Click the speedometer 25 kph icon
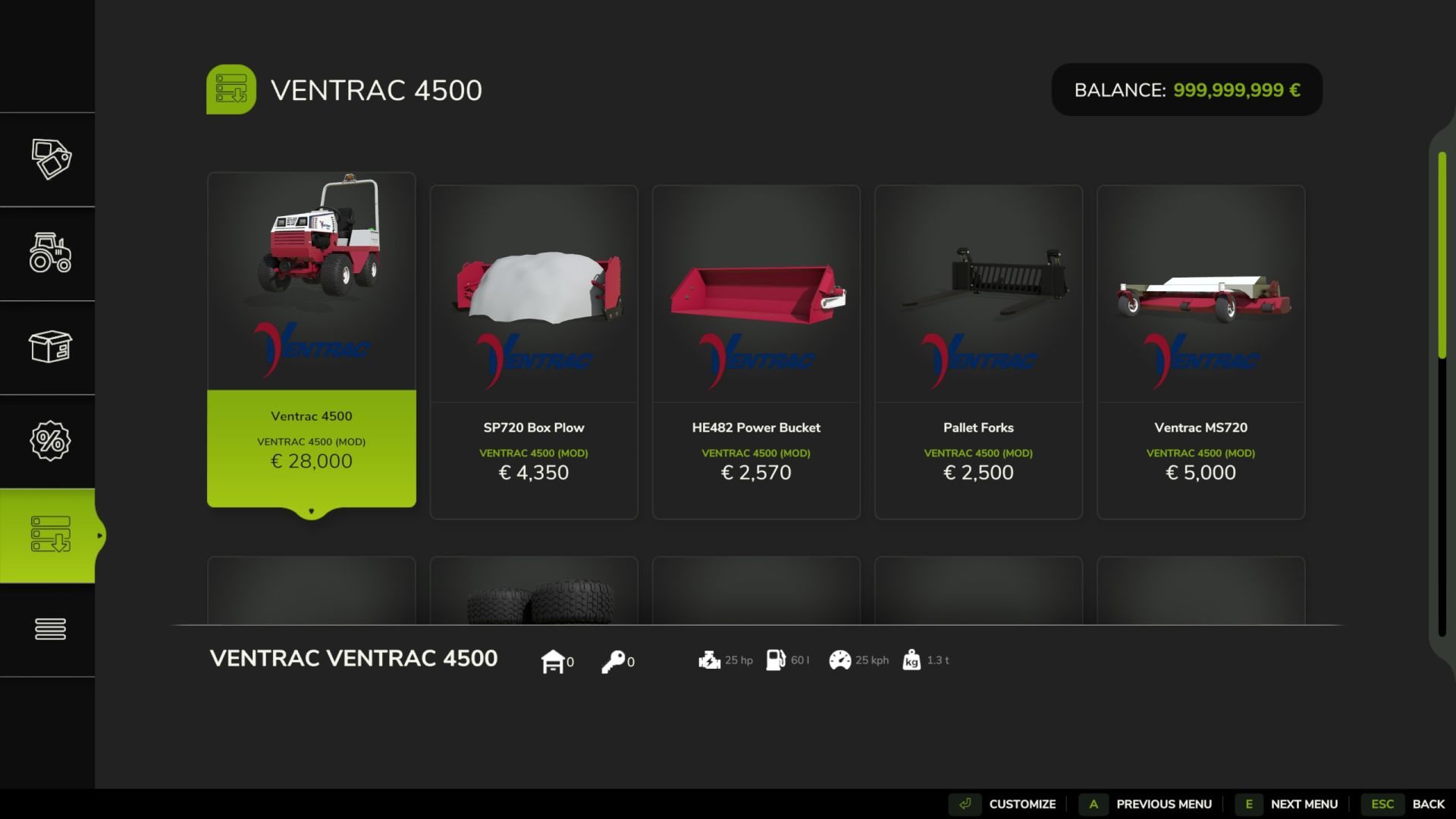This screenshot has width=1456, height=819. pos(840,660)
